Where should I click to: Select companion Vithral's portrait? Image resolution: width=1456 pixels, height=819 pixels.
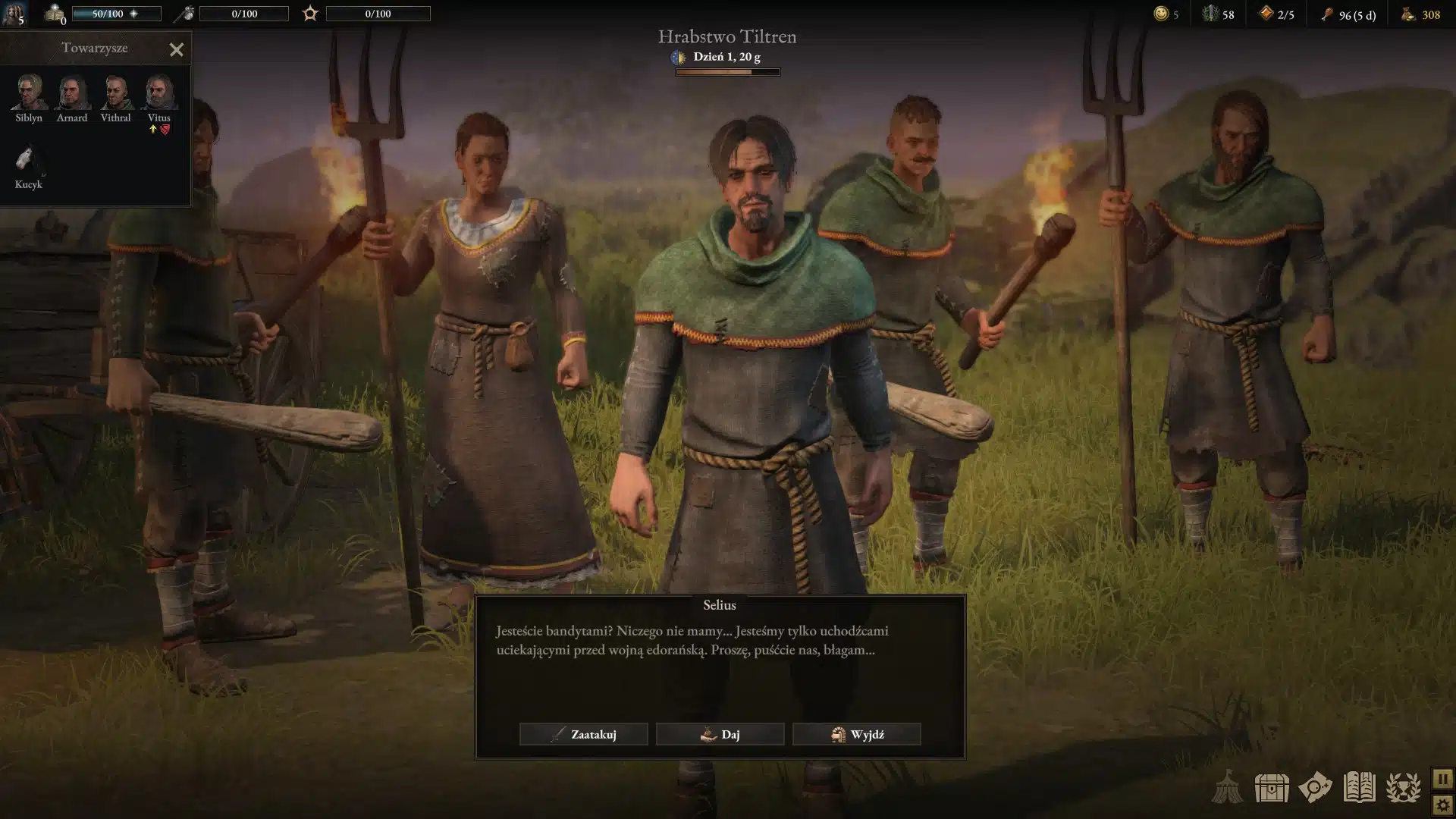[115, 93]
